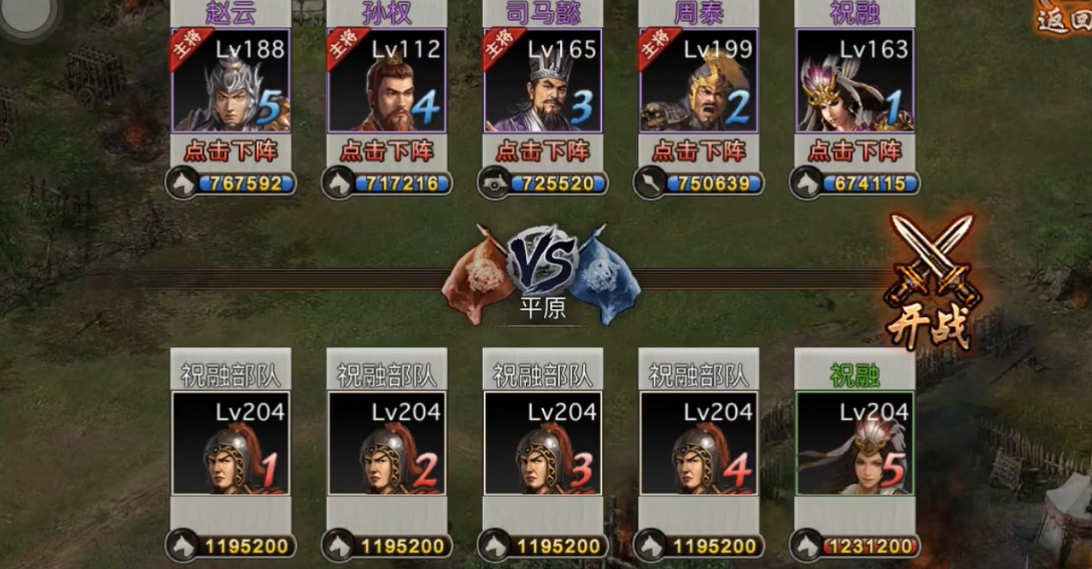Remove 赵云 from the formation

pyautogui.click(x=231, y=151)
